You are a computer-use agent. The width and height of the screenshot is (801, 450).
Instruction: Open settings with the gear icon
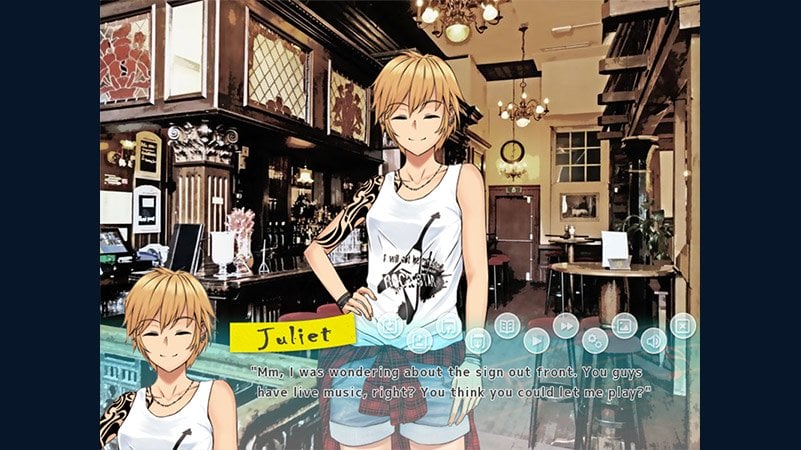click(x=595, y=340)
